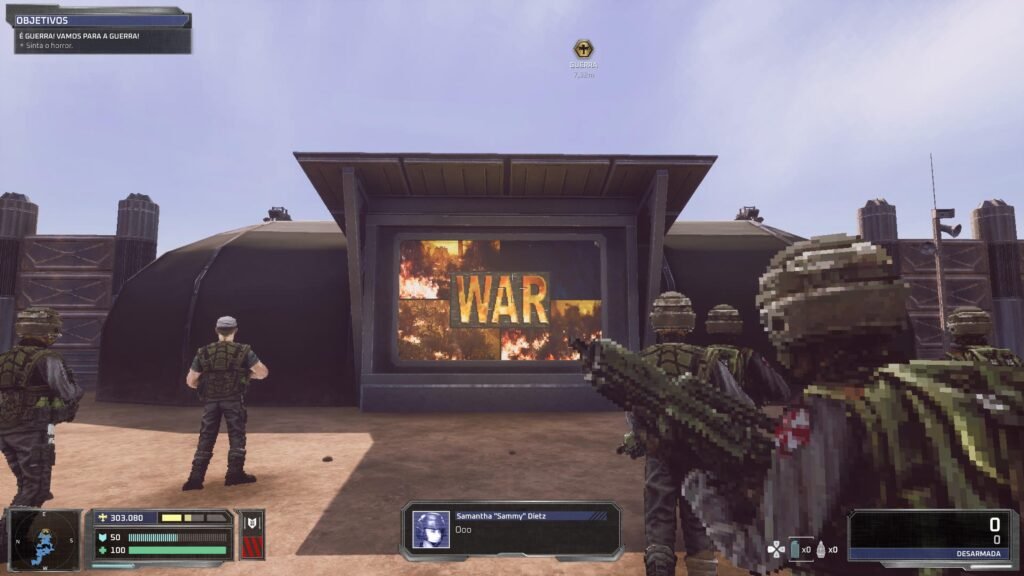Select the rank badge icon beside the health bars
The image size is (1024, 576).
point(252,535)
